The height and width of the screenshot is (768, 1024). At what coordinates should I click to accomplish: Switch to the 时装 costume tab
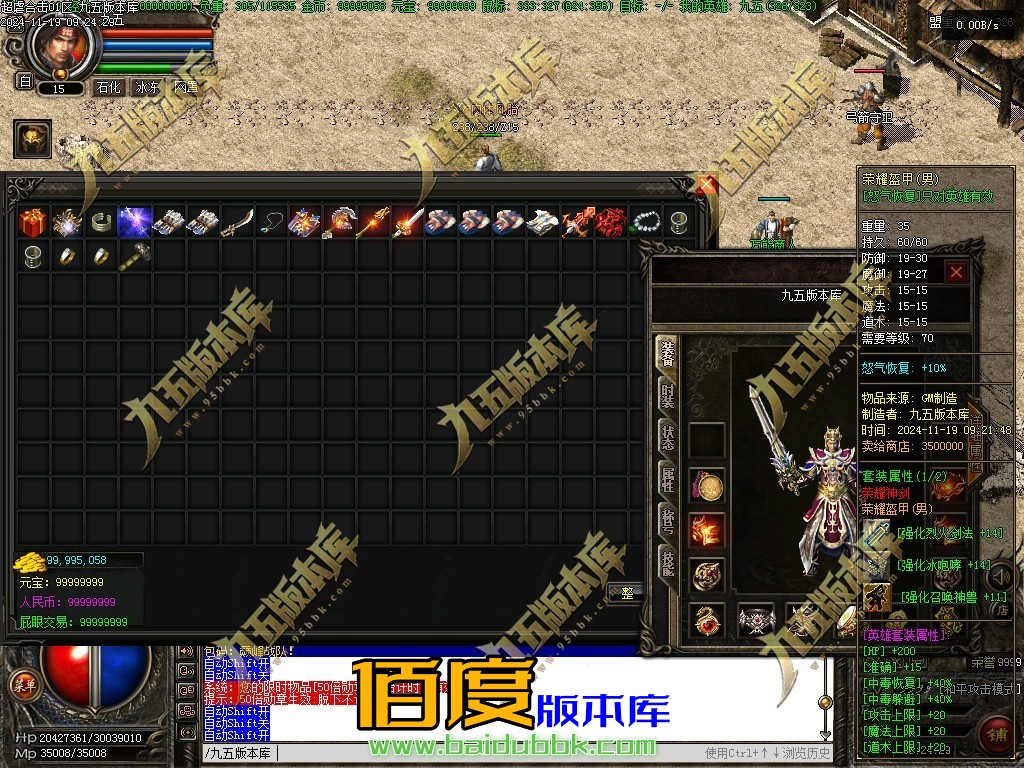pos(667,396)
